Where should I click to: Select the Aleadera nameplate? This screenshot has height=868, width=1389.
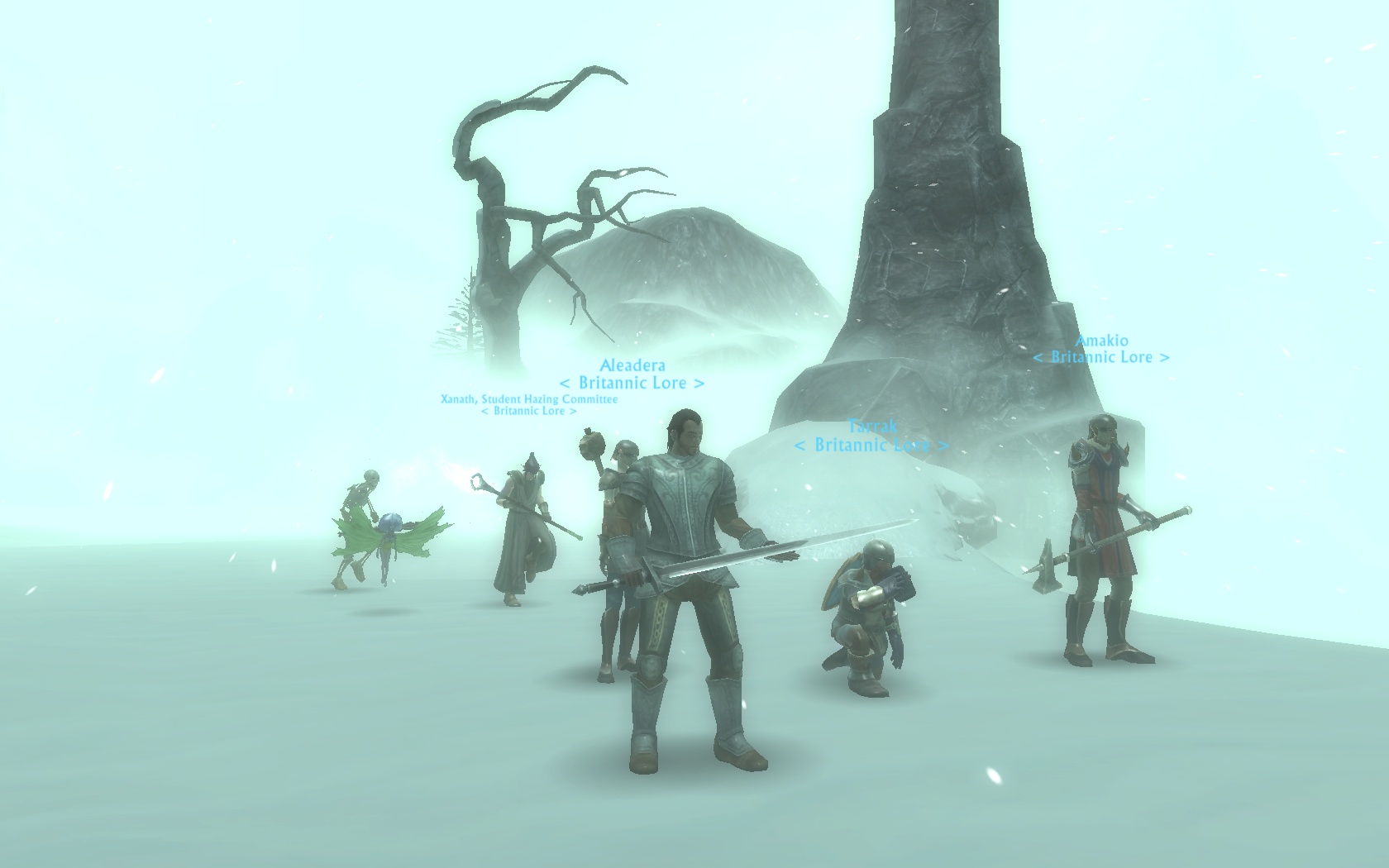pyautogui.click(x=632, y=365)
